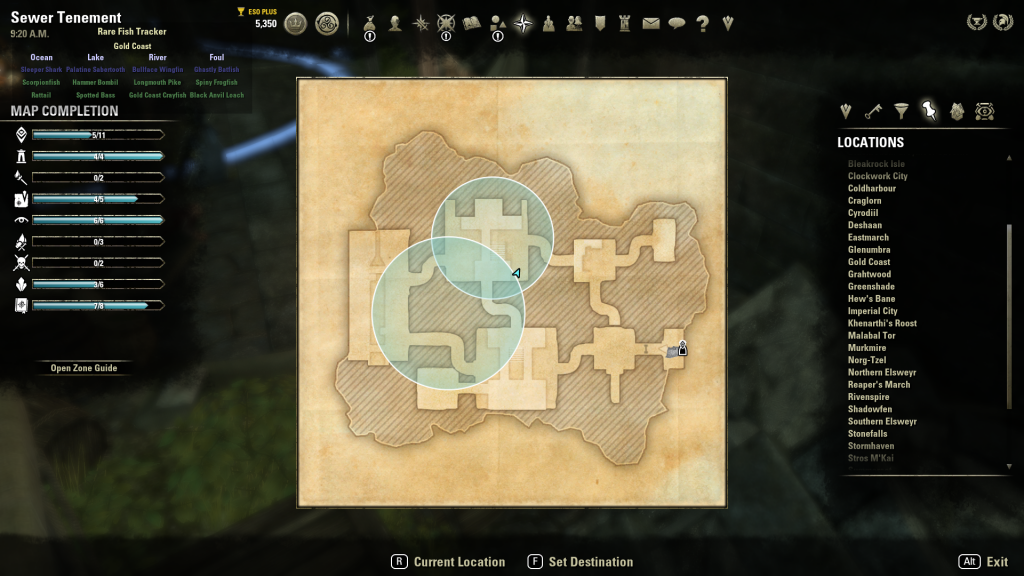Show Deshaan in the locations list

coord(865,225)
